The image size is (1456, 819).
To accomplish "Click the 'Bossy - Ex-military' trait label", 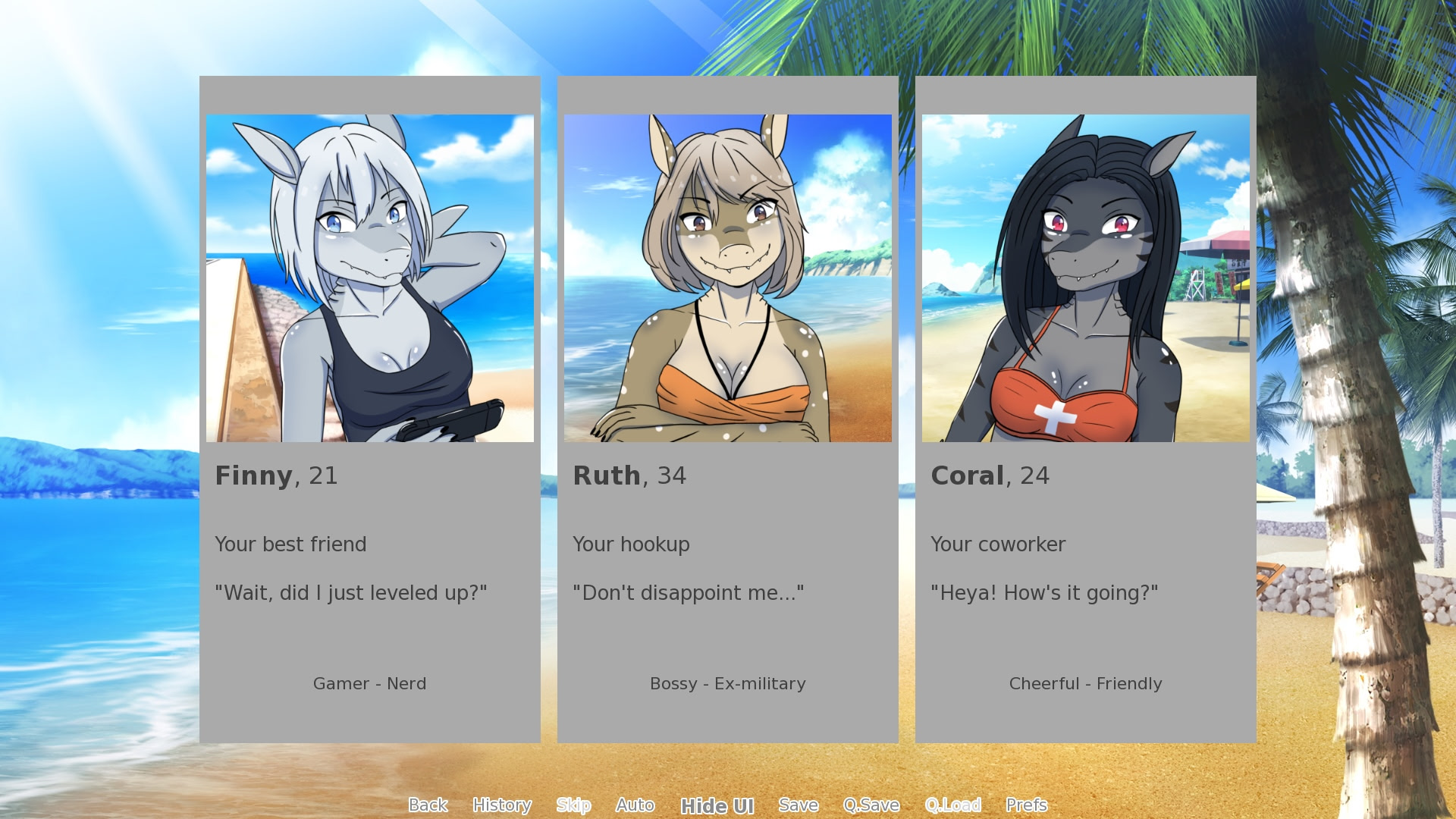I will (727, 684).
